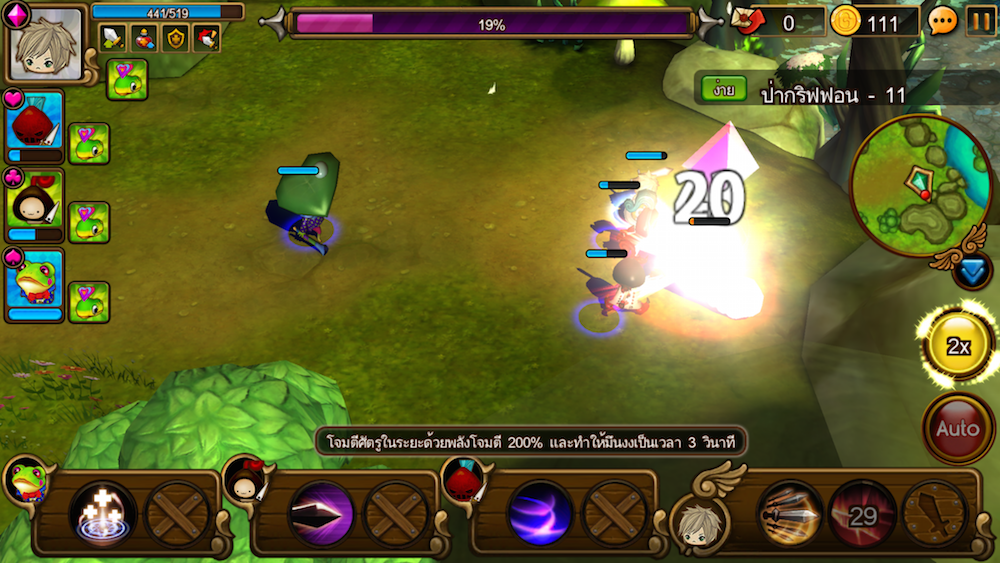The width and height of the screenshot is (1000, 563).
Task: Pick the hooded girl party portrait
Action: click(x=35, y=204)
